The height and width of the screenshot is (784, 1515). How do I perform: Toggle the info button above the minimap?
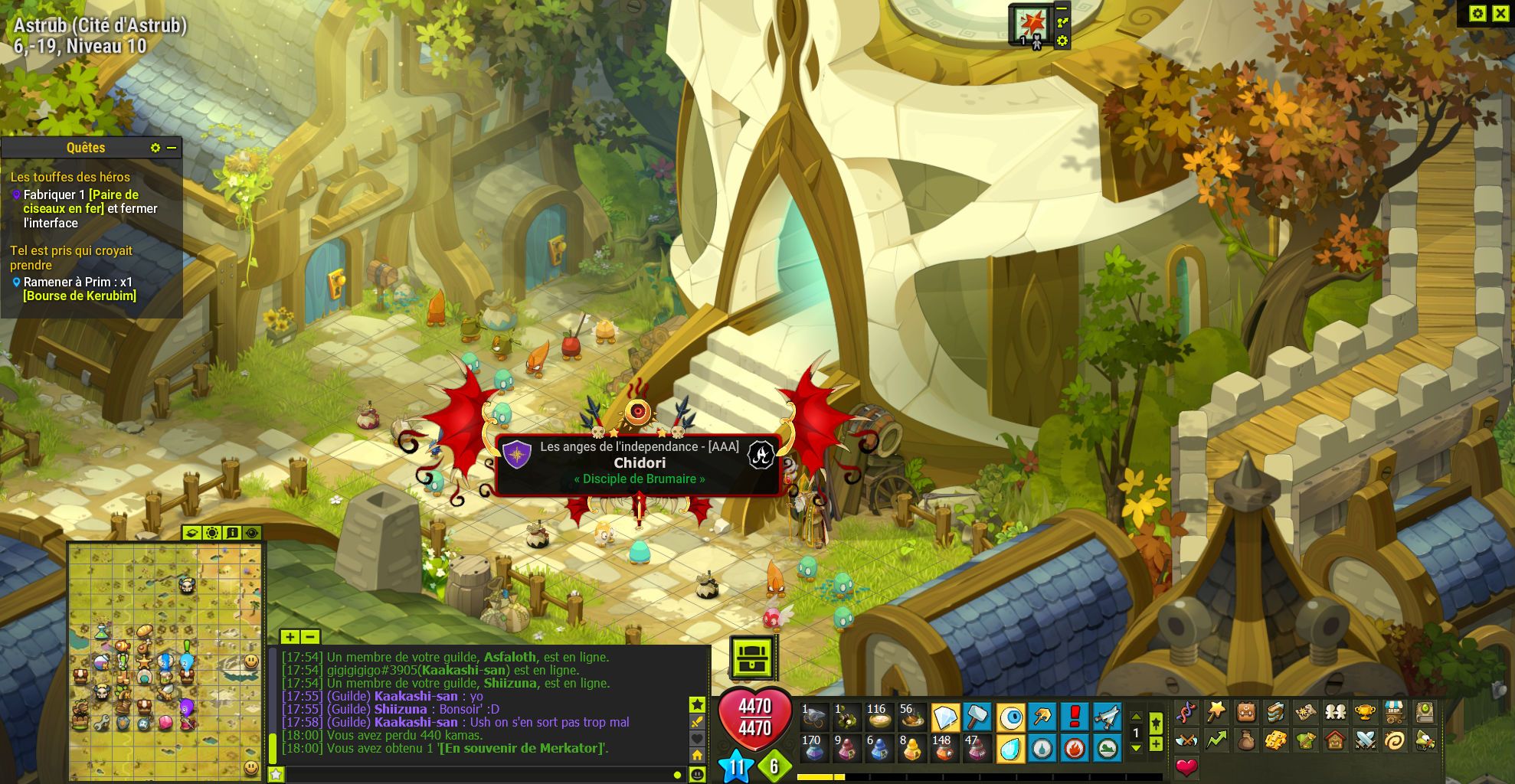tap(231, 534)
